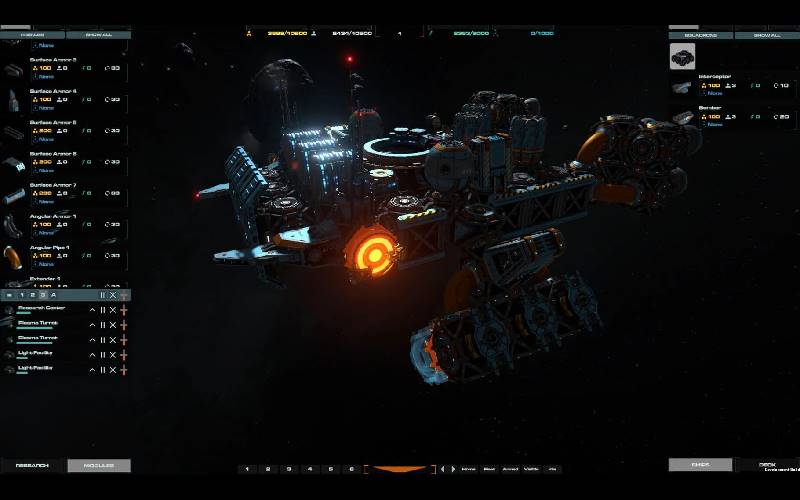Cancel the Research Center queue item
Image resolution: width=800 pixels, height=500 pixels.
click(x=113, y=310)
